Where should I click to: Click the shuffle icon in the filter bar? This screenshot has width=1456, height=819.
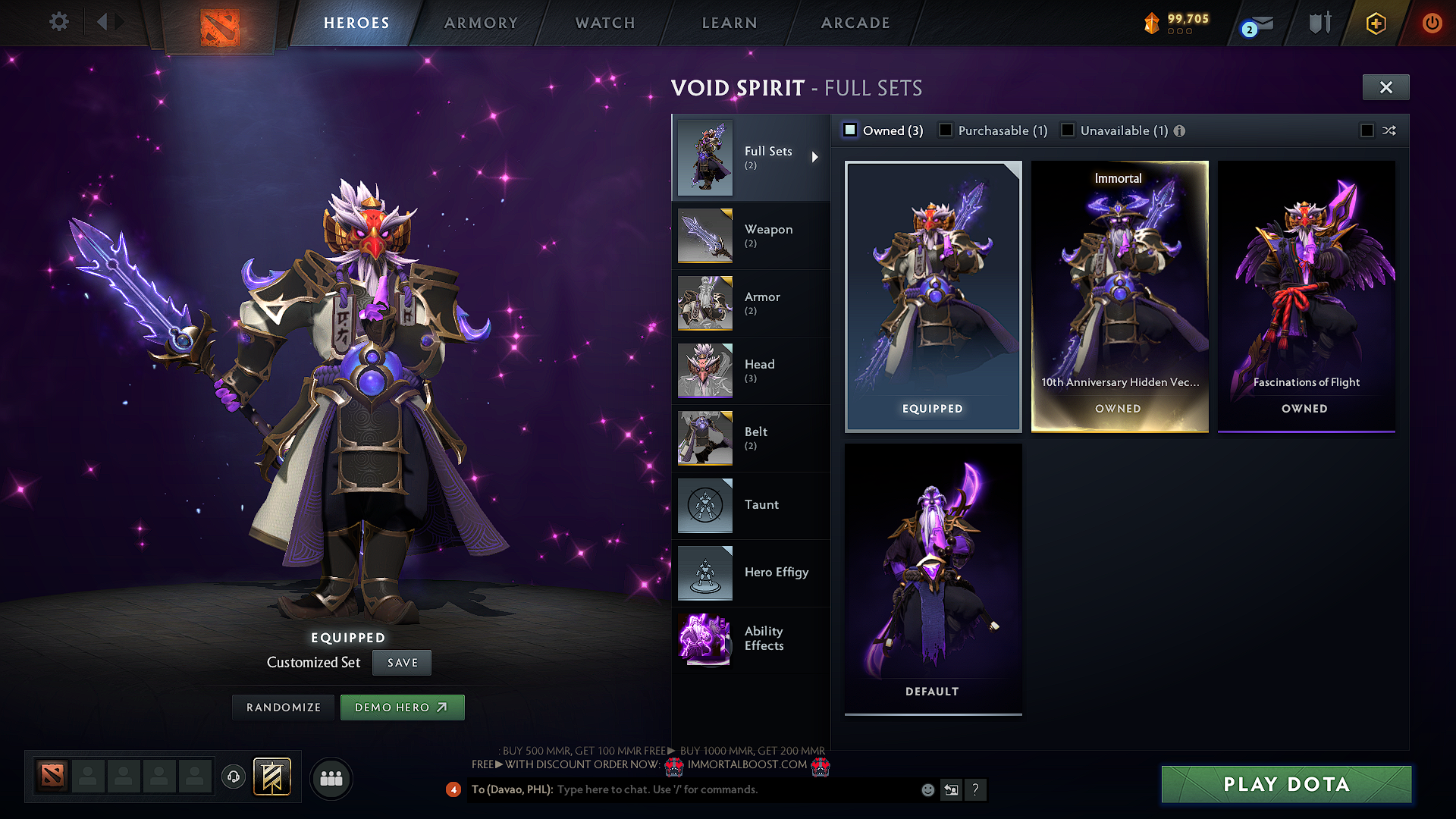click(1389, 130)
